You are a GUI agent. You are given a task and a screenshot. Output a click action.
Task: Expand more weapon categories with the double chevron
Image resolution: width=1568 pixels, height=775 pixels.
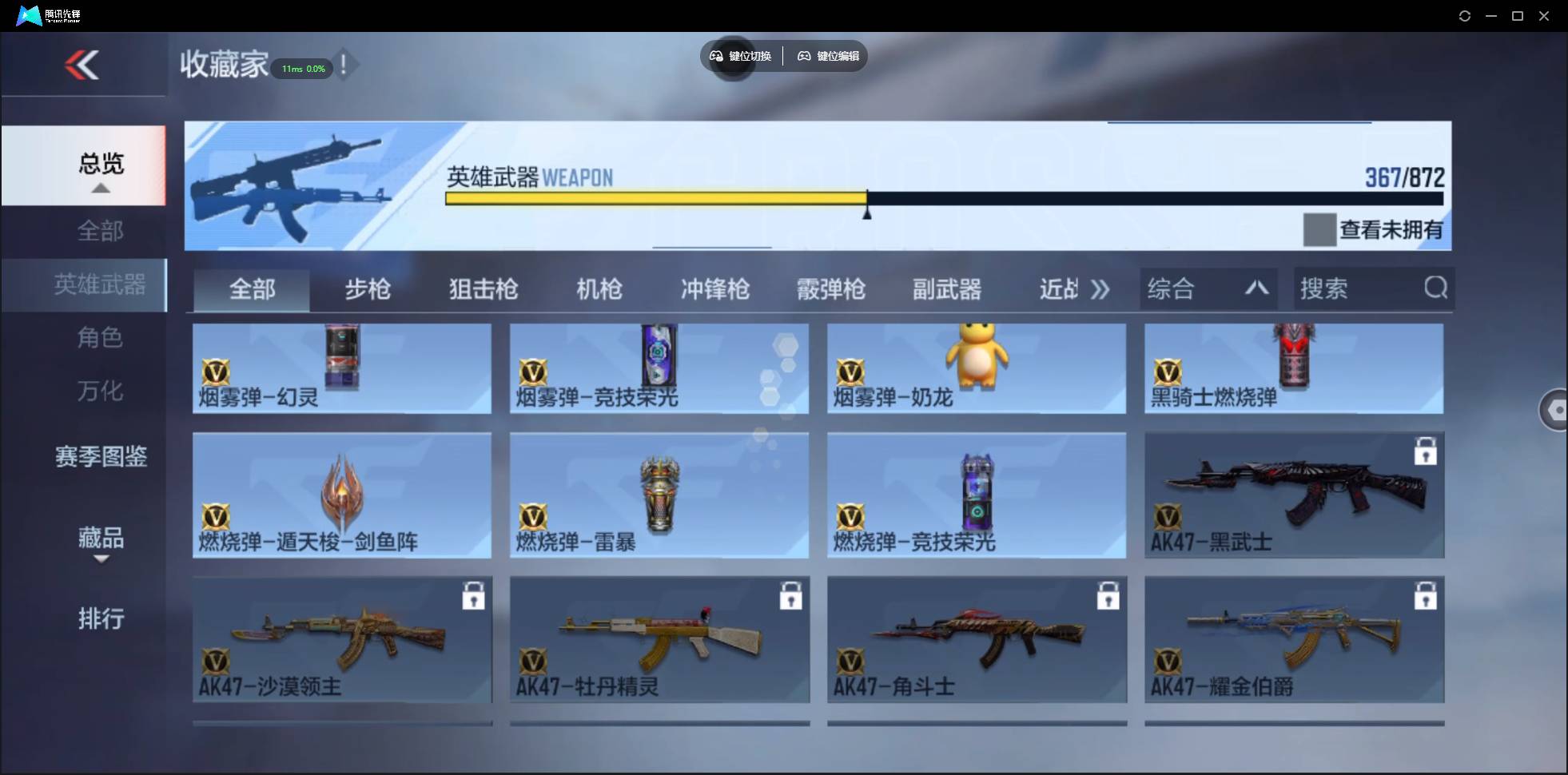(1100, 289)
